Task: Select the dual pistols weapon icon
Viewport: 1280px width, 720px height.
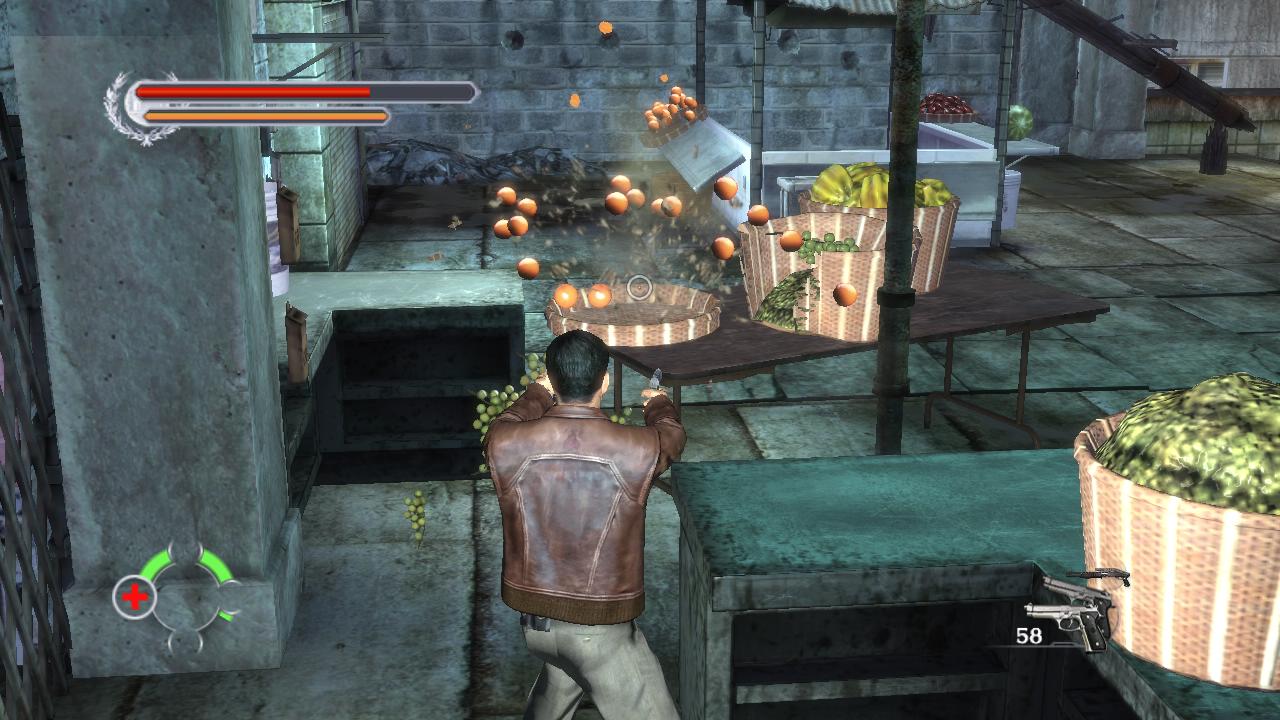Action: [x=1074, y=612]
